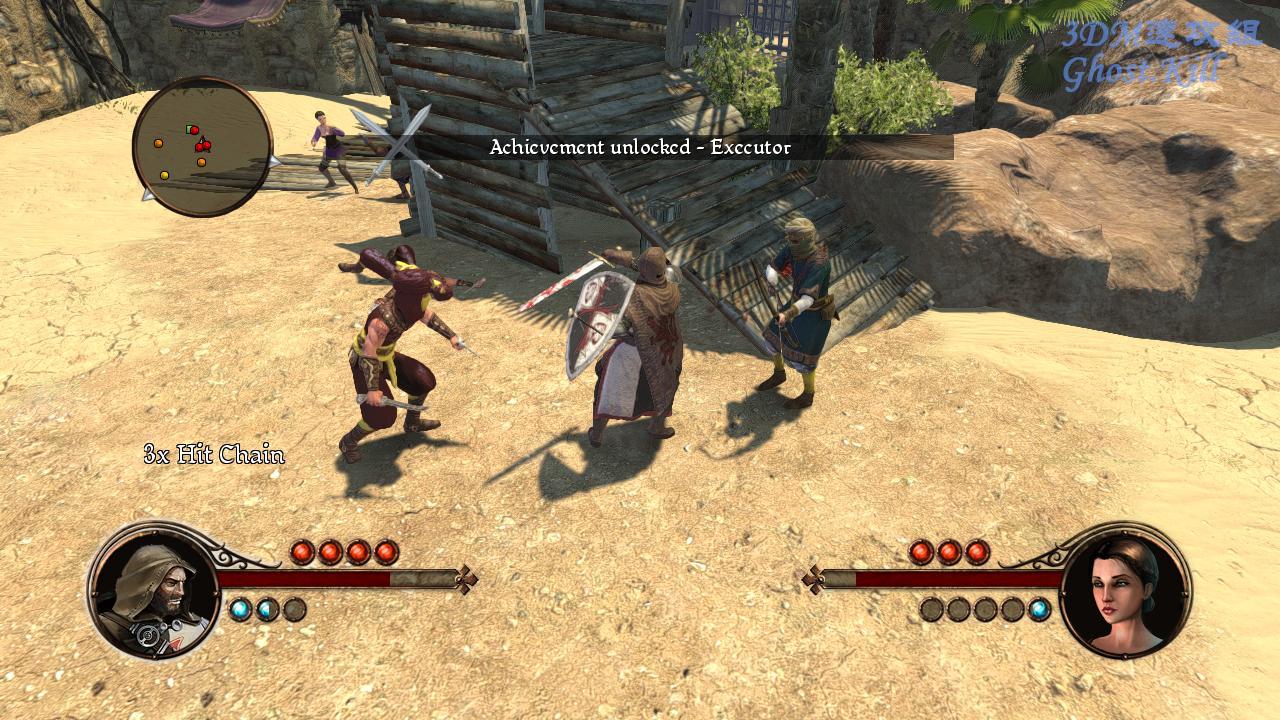Select the dark-haired woman portrait
1280x720 pixels.
click(x=1125, y=590)
